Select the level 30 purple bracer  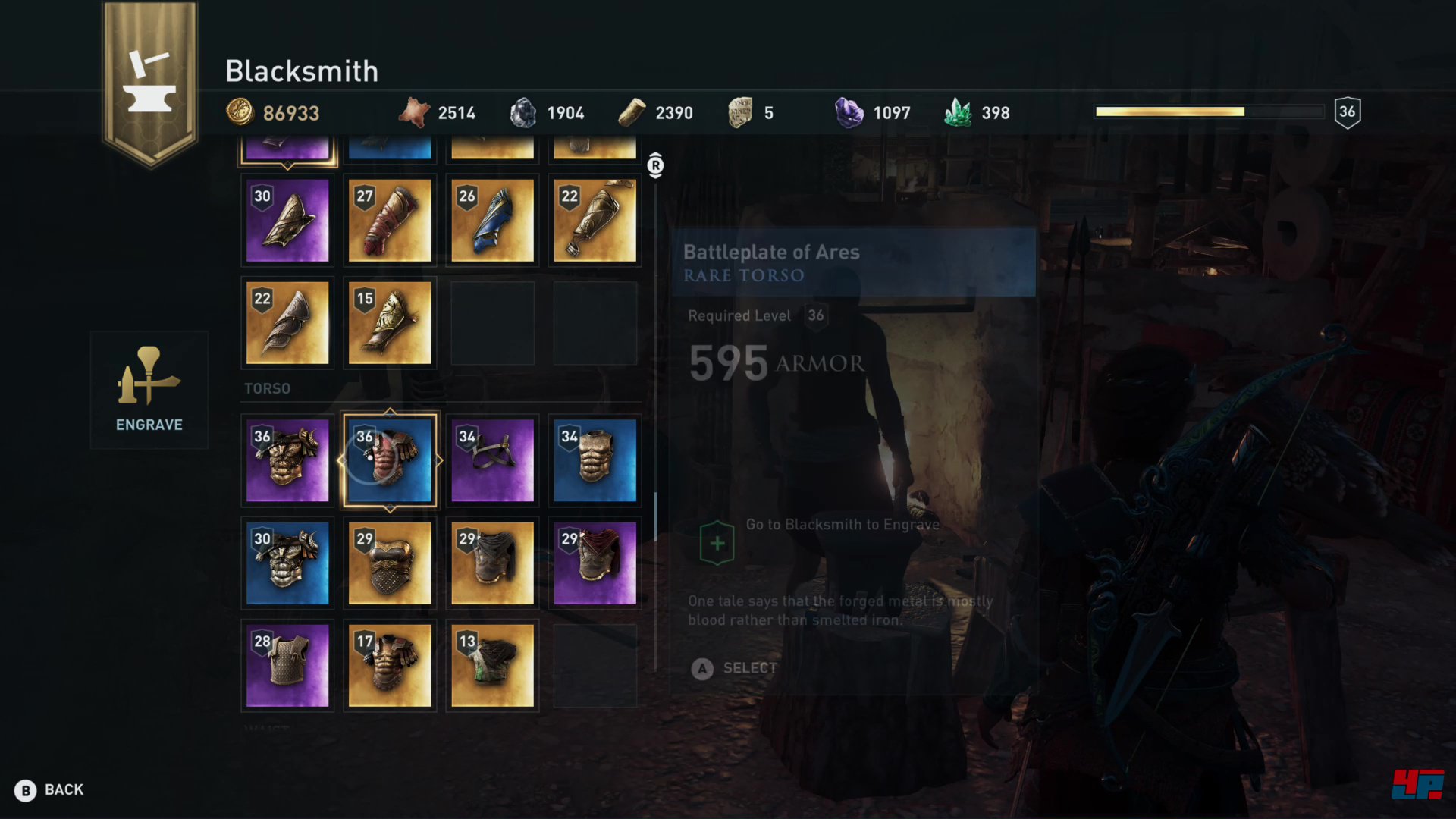point(287,221)
